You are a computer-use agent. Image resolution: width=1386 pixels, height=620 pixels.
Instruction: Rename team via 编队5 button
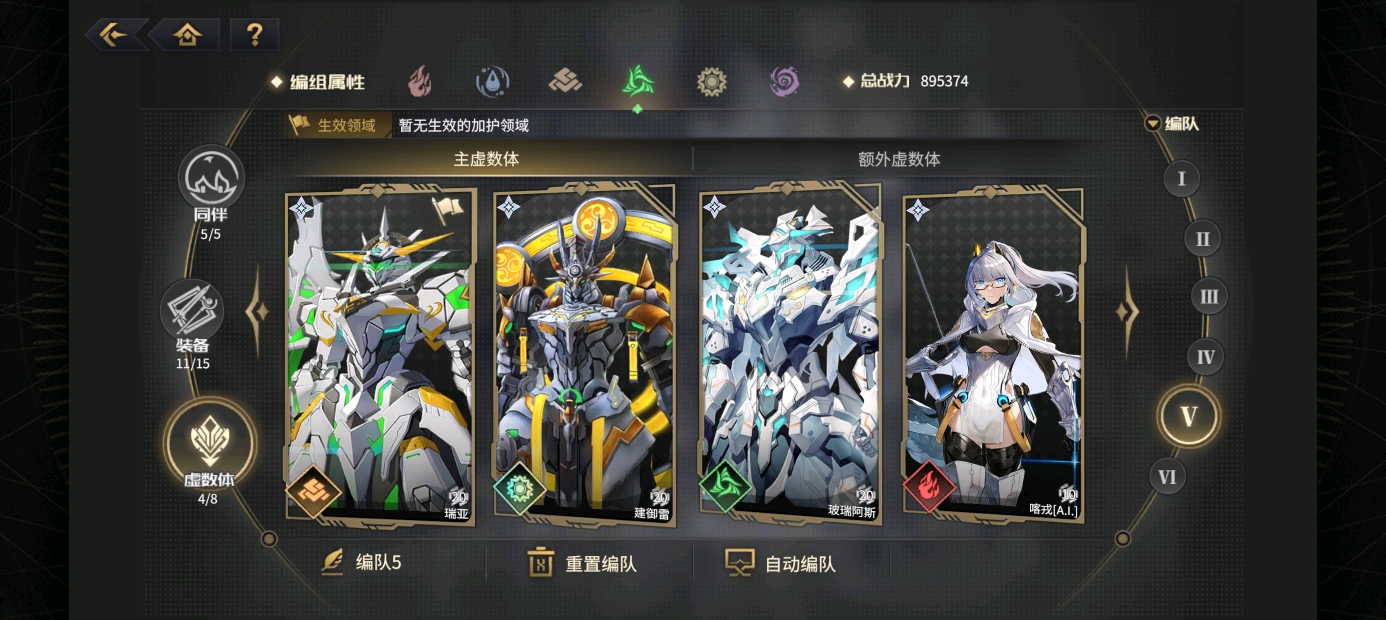(362, 563)
